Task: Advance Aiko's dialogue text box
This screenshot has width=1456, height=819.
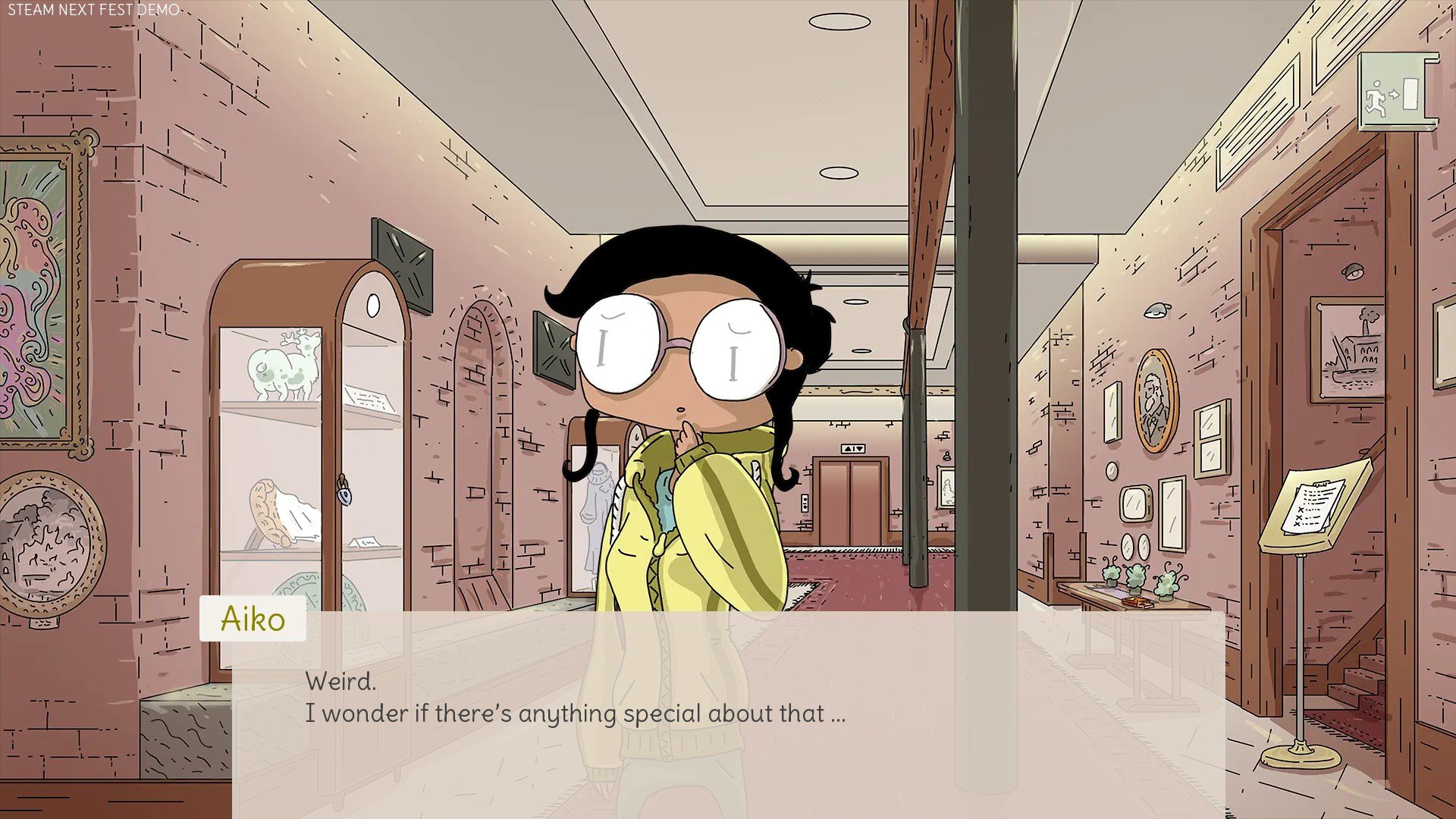Action: coord(728,713)
